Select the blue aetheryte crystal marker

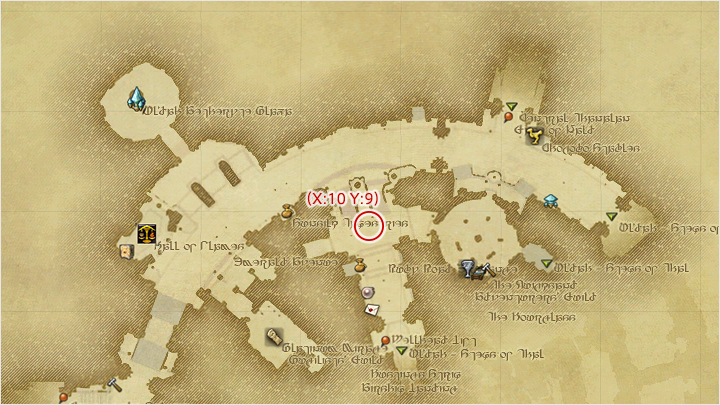pyautogui.click(x=136, y=97)
